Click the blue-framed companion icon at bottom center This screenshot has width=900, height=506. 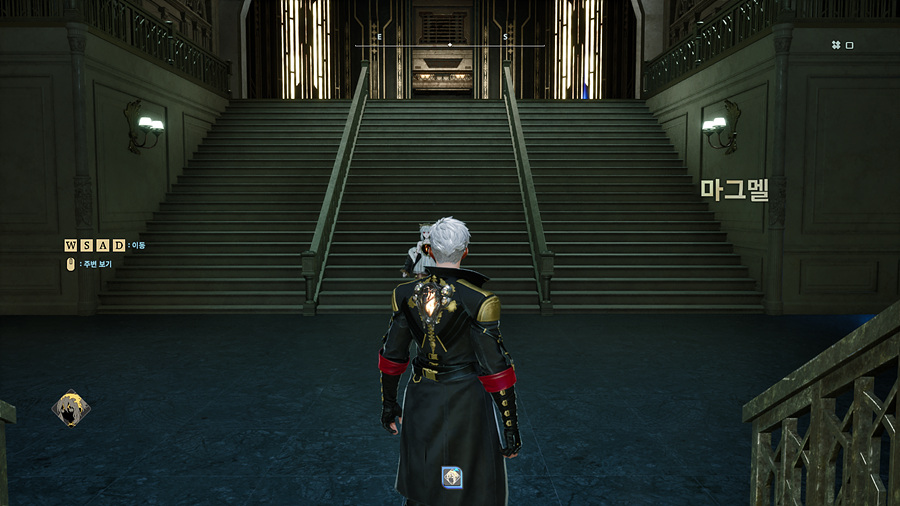point(452,477)
